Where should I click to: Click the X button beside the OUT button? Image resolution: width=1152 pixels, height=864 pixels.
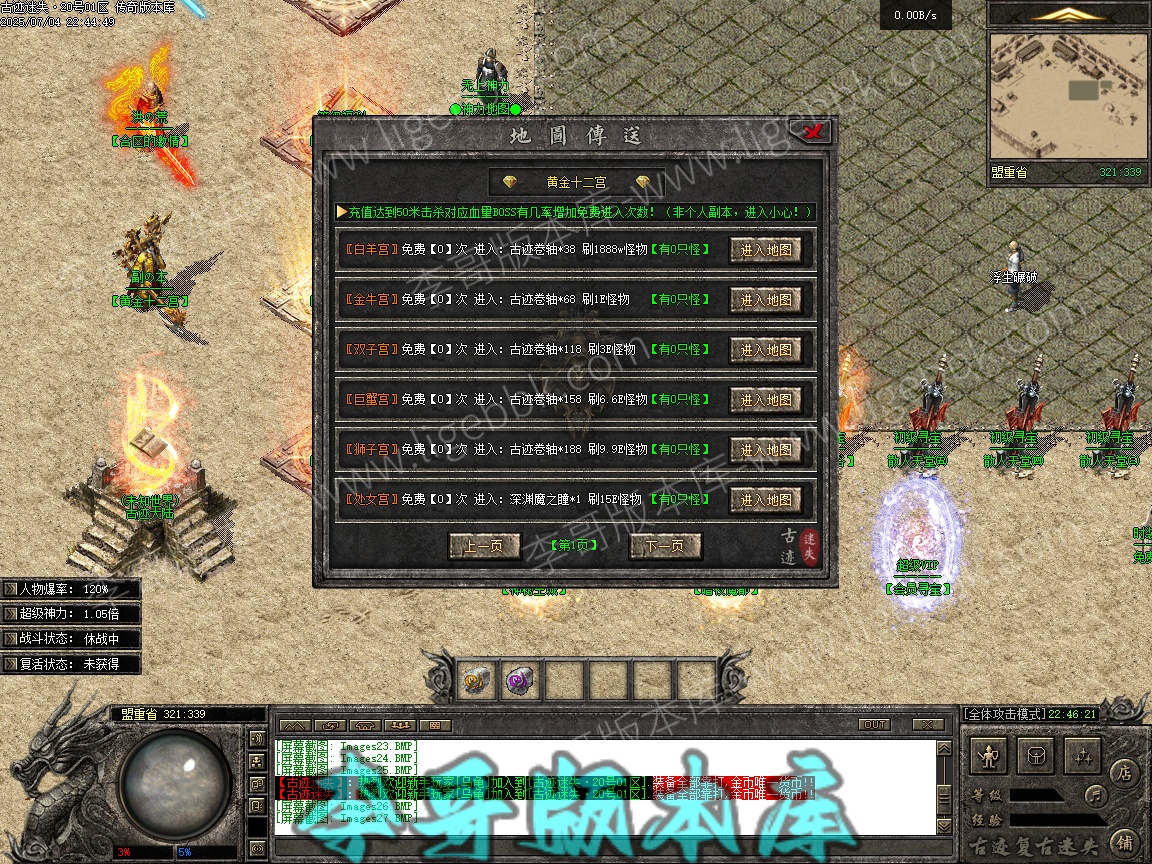(x=928, y=724)
